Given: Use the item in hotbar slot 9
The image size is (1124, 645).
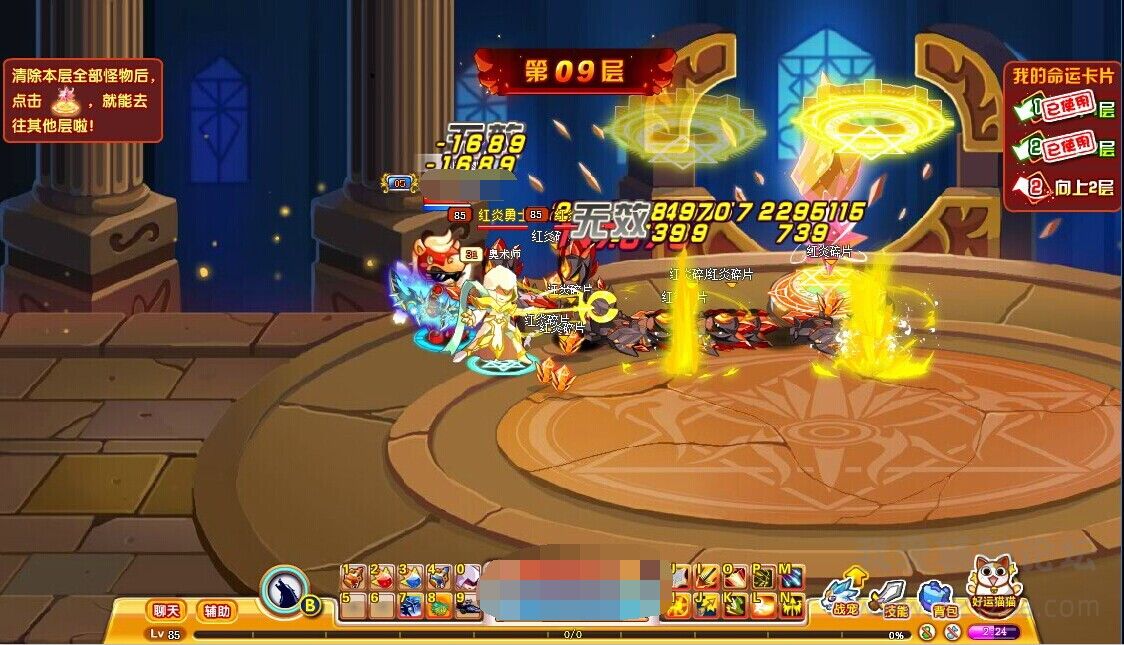Looking at the screenshot, I should pos(468,605).
